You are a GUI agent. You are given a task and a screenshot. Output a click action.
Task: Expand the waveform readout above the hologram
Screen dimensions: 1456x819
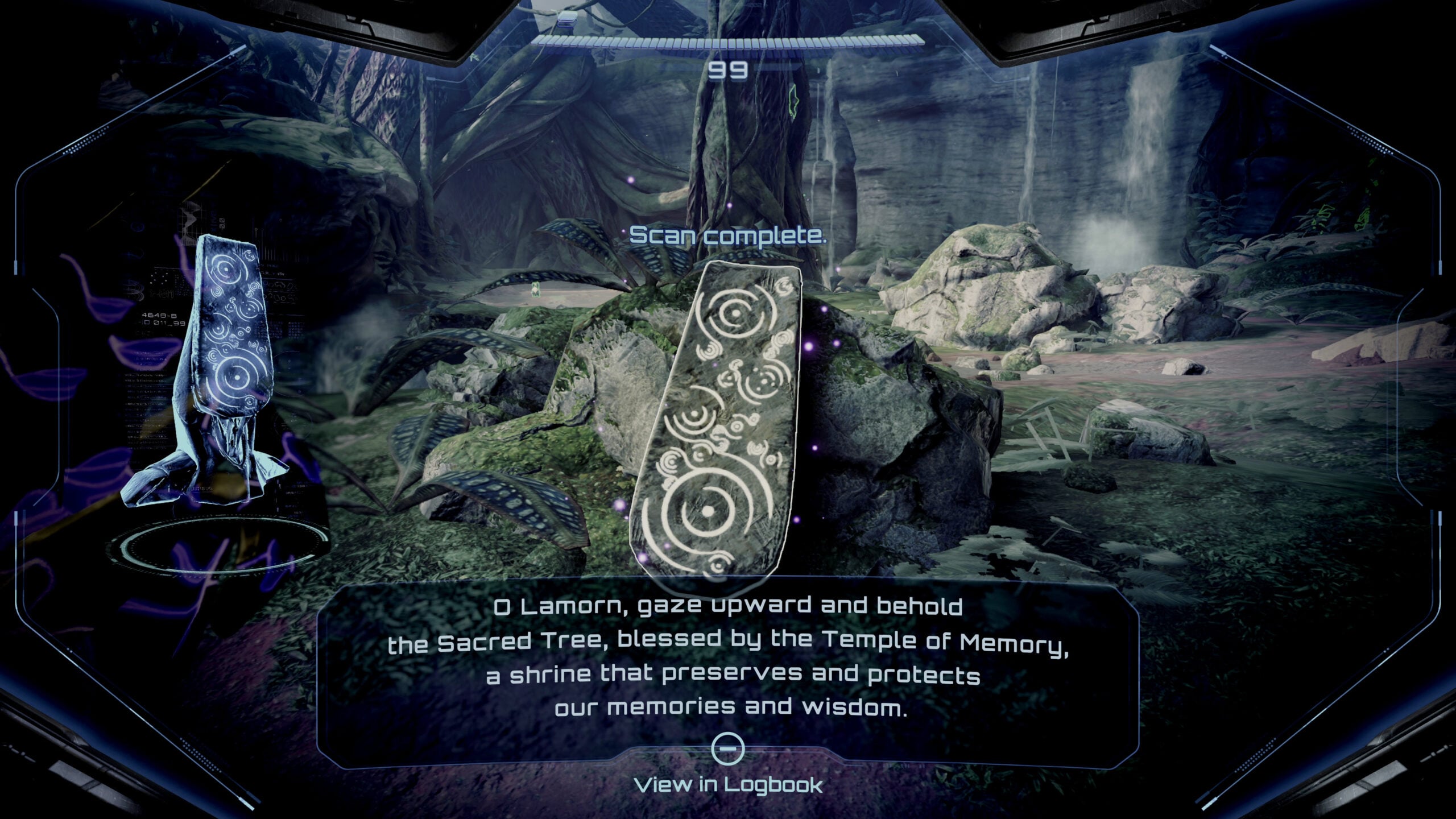point(191,219)
